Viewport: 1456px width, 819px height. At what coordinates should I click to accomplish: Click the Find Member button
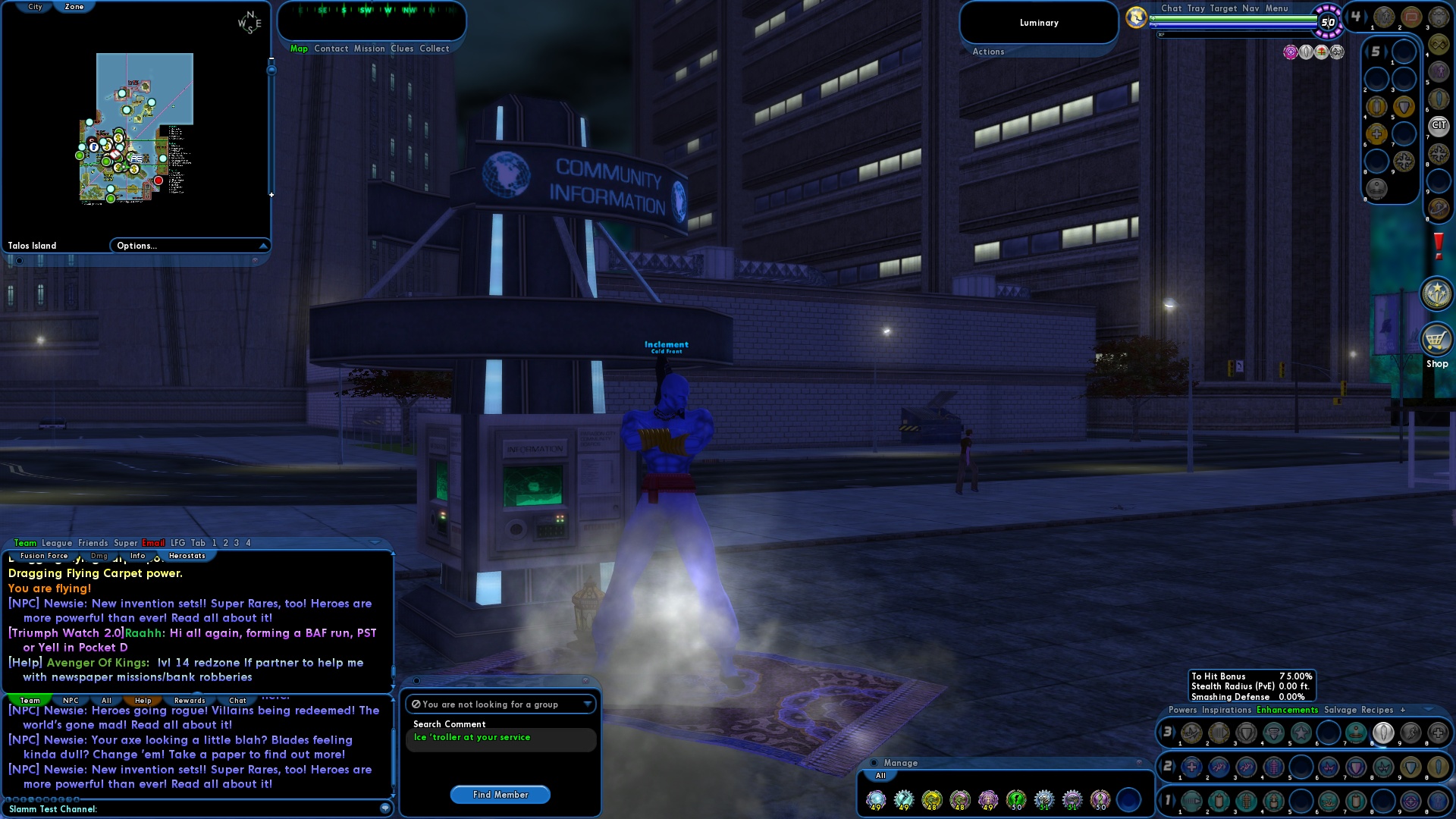(x=500, y=795)
